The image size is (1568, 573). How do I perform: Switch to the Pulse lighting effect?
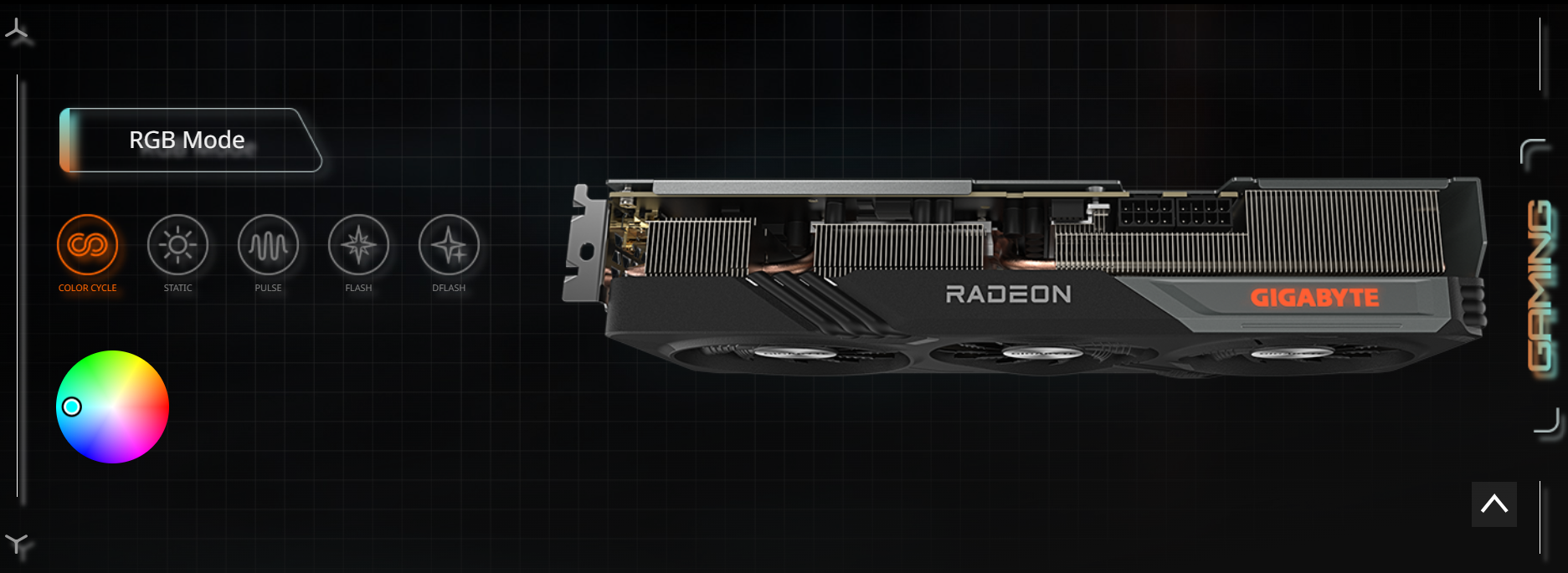tap(268, 245)
